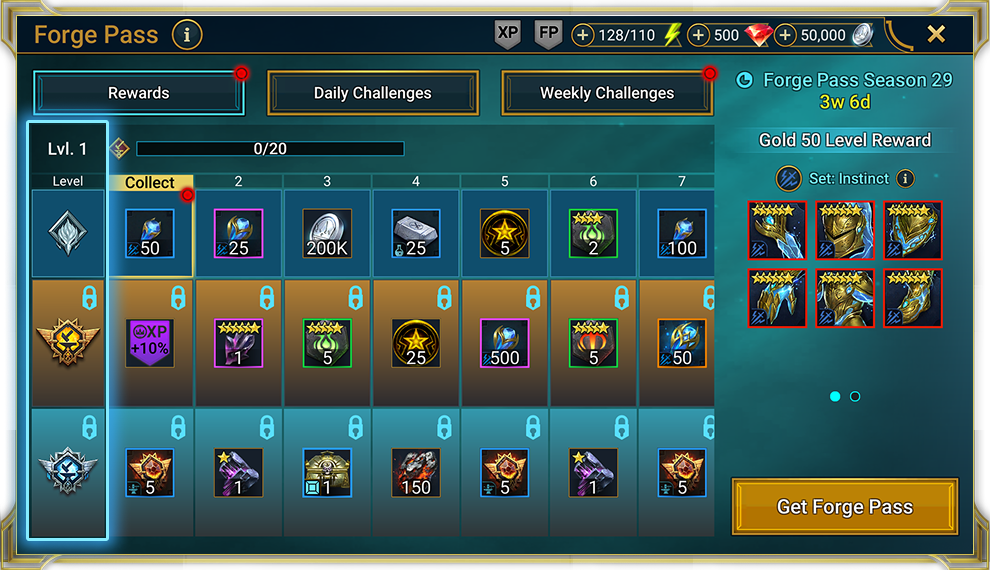Add gems with the plus button
The height and width of the screenshot is (570, 990).
coord(699,35)
